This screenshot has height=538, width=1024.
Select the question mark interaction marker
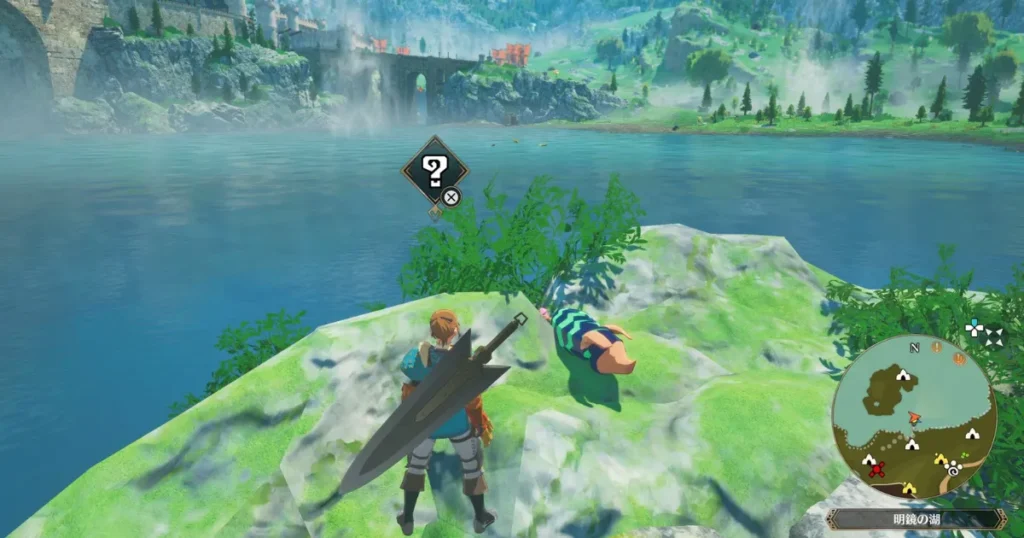coord(435,172)
